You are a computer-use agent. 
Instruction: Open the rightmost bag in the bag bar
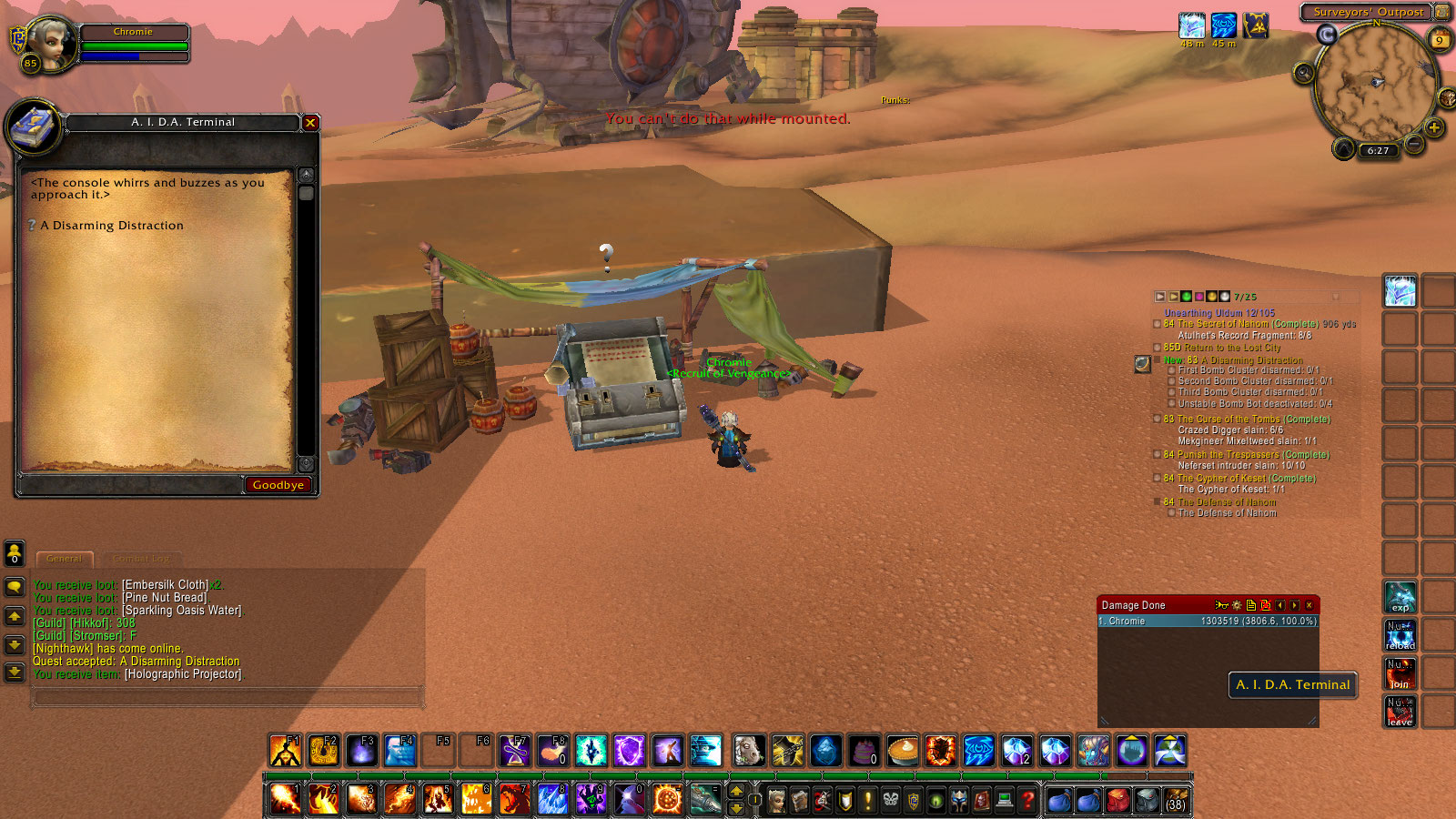[1174, 801]
